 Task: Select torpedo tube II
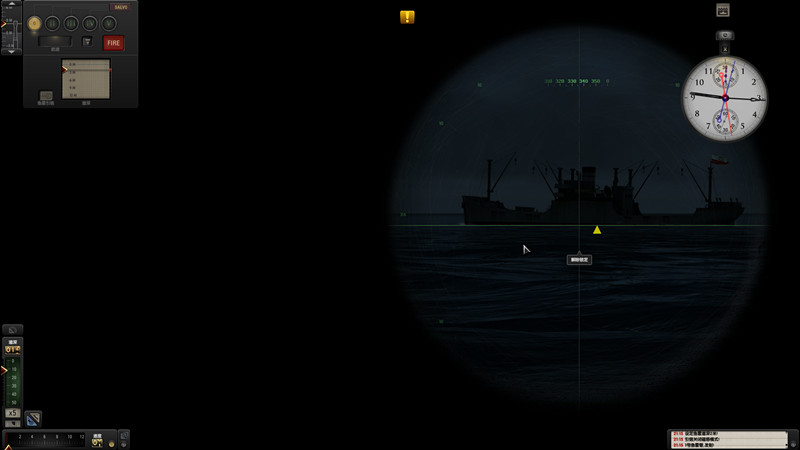[x=52, y=23]
